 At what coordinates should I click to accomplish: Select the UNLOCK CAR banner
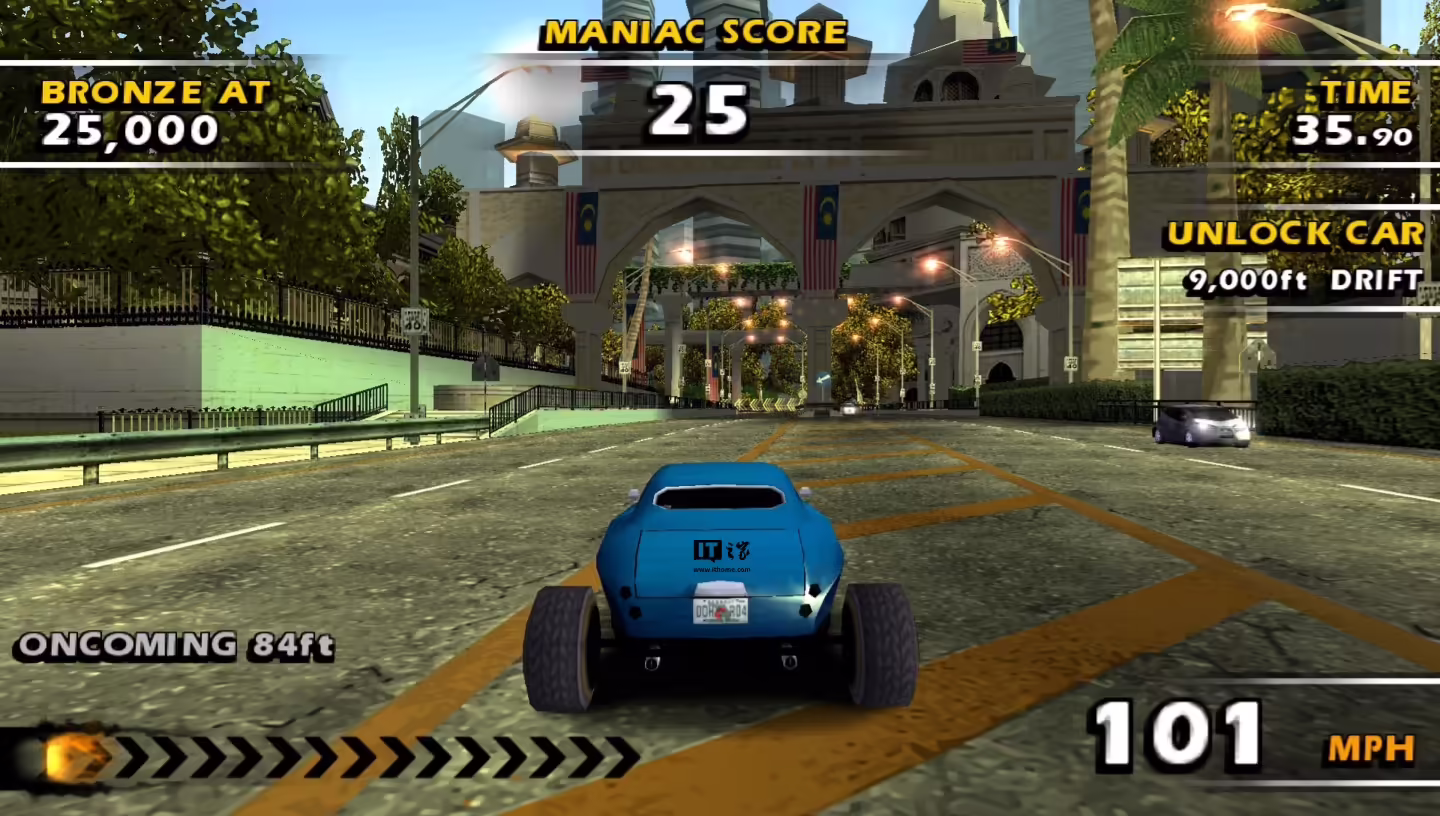pyautogui.click(x=1294, y=233)
